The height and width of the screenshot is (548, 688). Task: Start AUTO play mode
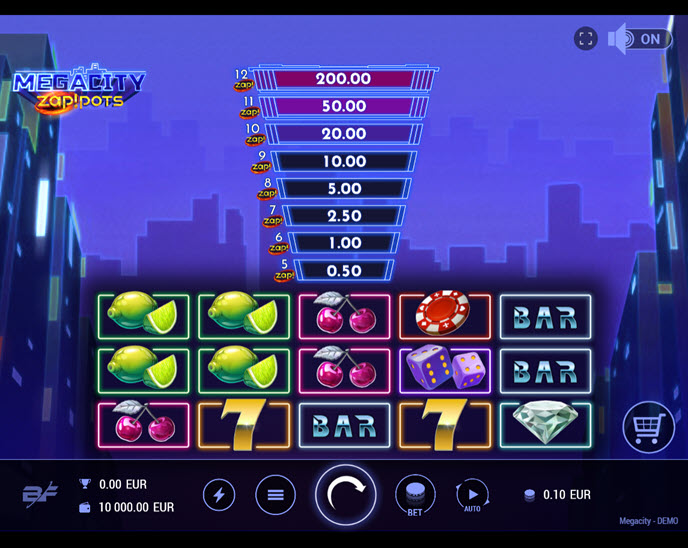pyautogui.click(x=472, y=495)
